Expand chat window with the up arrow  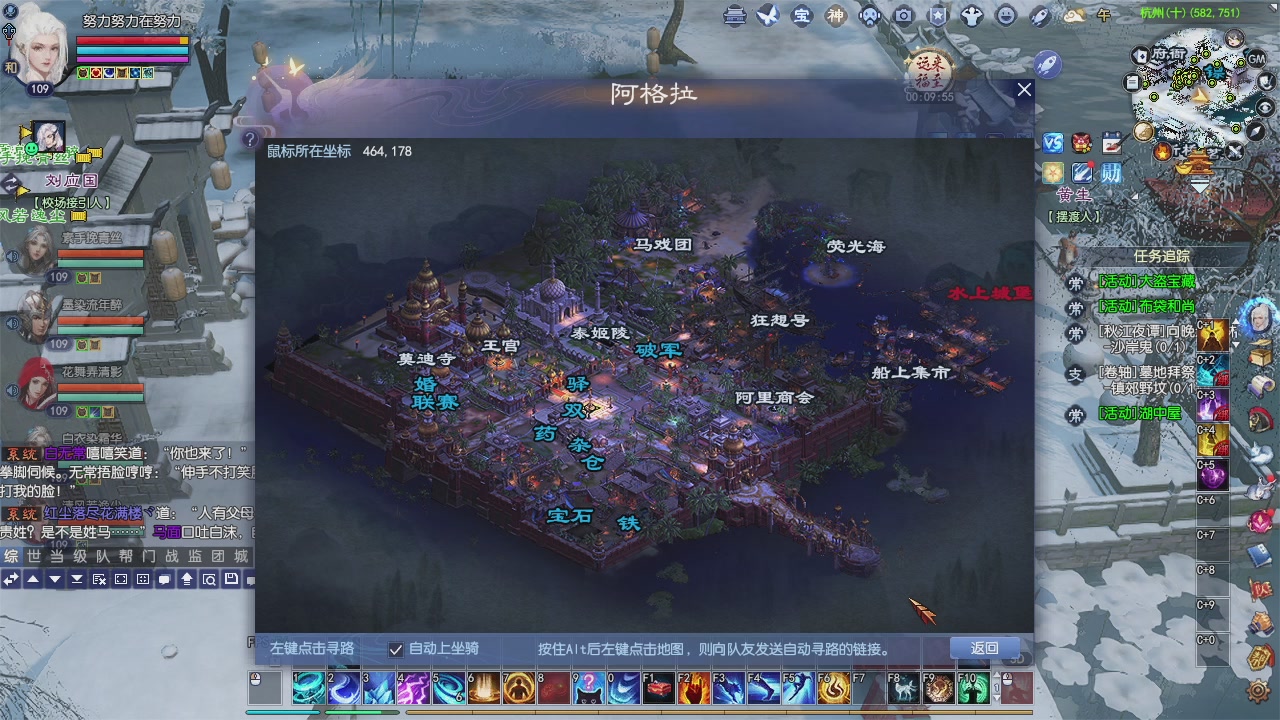pyautogui.click(x=32, y=579)
